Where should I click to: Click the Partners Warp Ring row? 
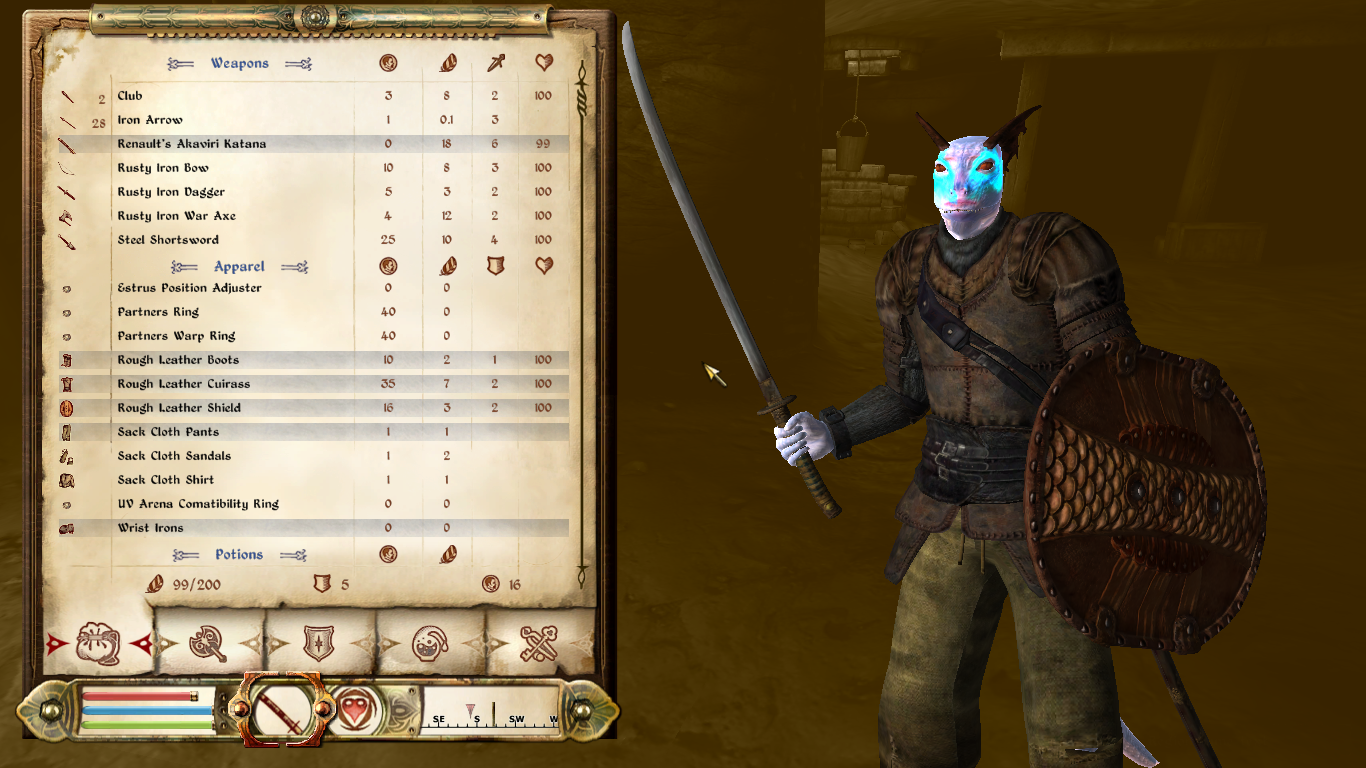pos(176,336)
